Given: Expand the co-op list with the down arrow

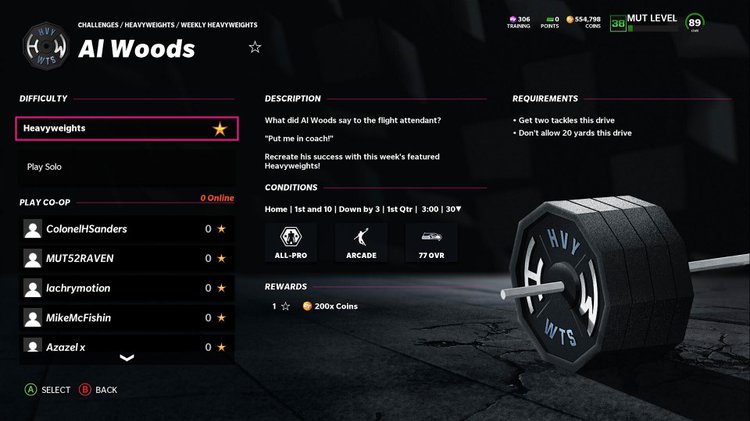Looking at the screenshot, I should pyautogui.click(x=127, y=358).
